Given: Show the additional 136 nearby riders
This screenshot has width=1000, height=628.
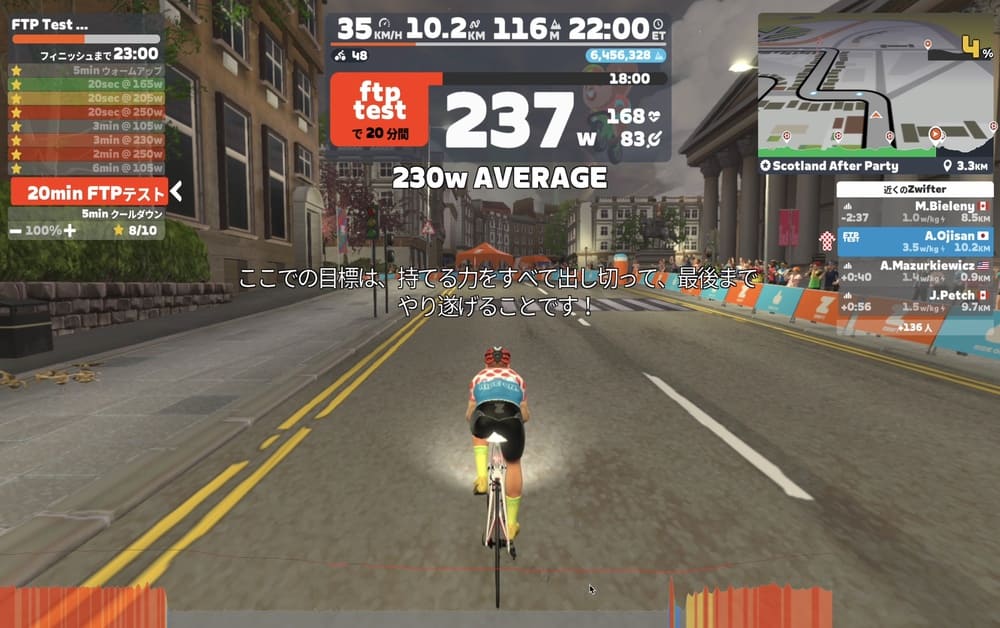Looking at the screenshot, I should 917,327.
